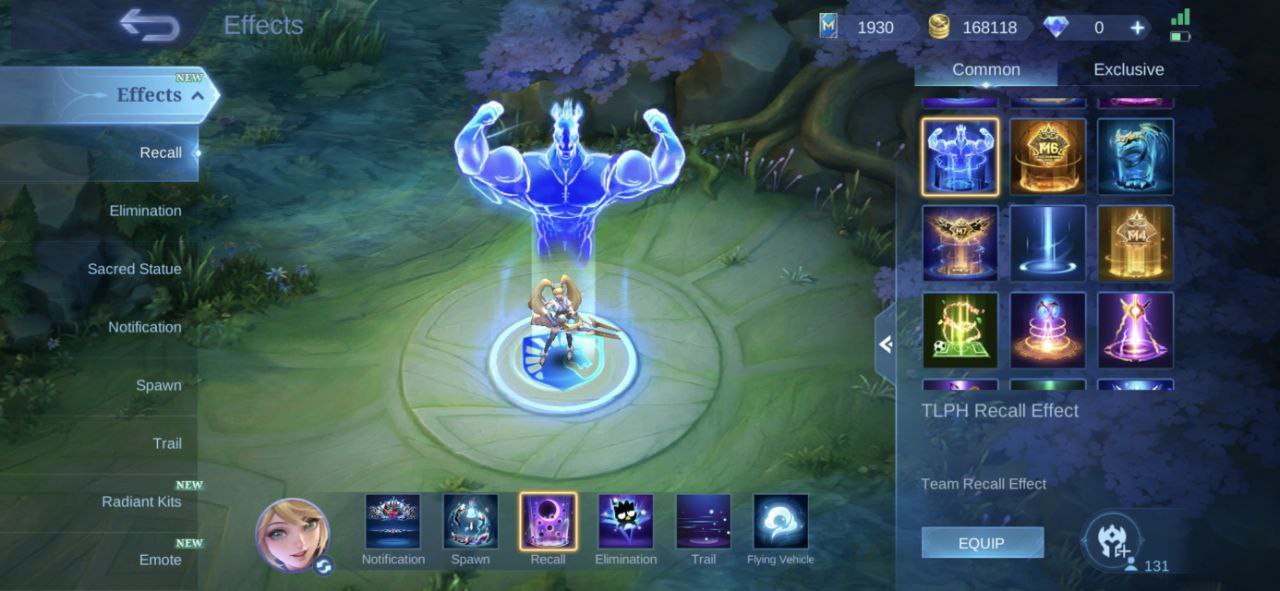Change hero using the portrait swap icon
This screenshot has width=1280, height=591.
[323, 566]
